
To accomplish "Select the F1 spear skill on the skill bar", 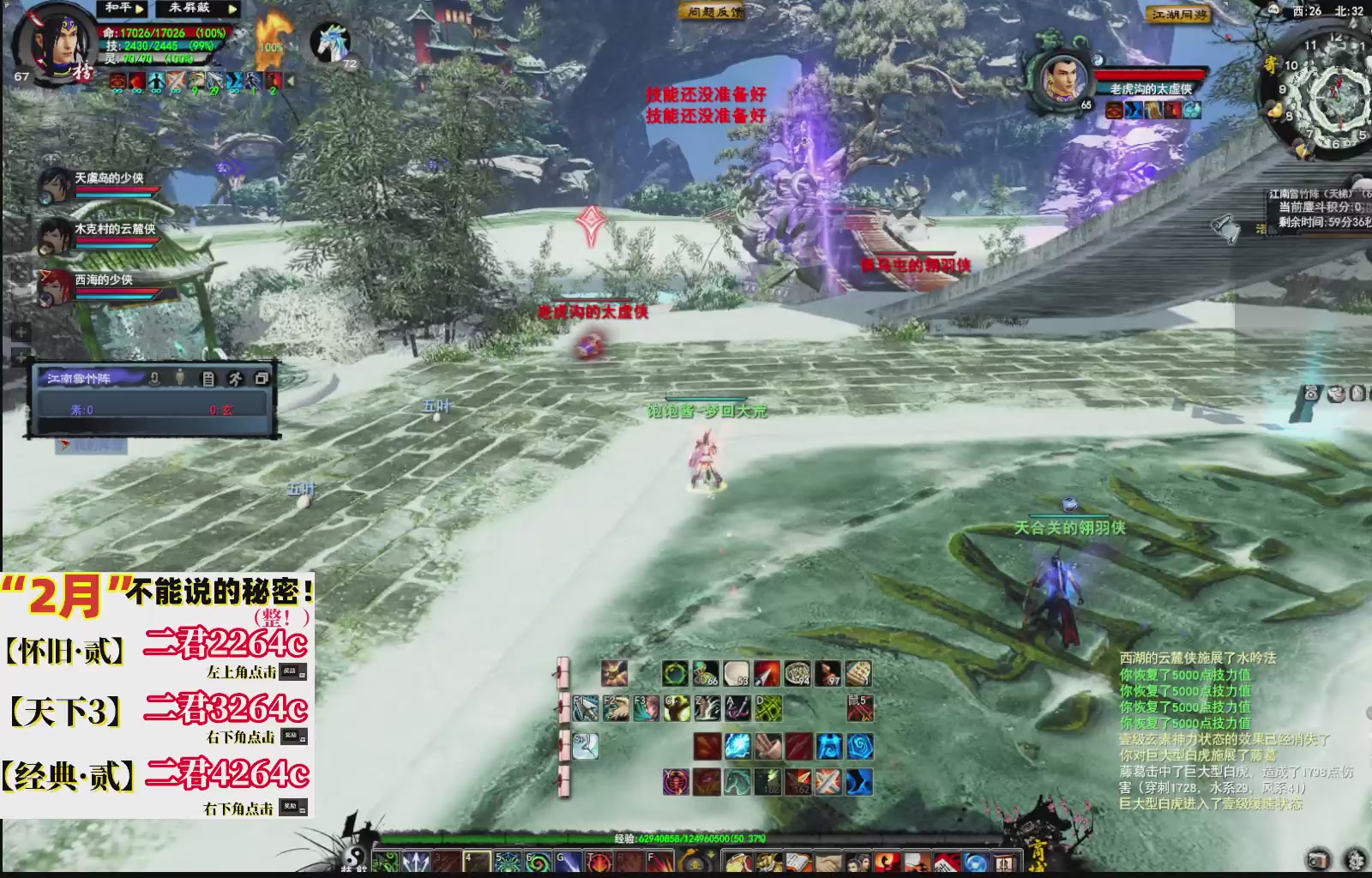I will (x=585, y=707).
